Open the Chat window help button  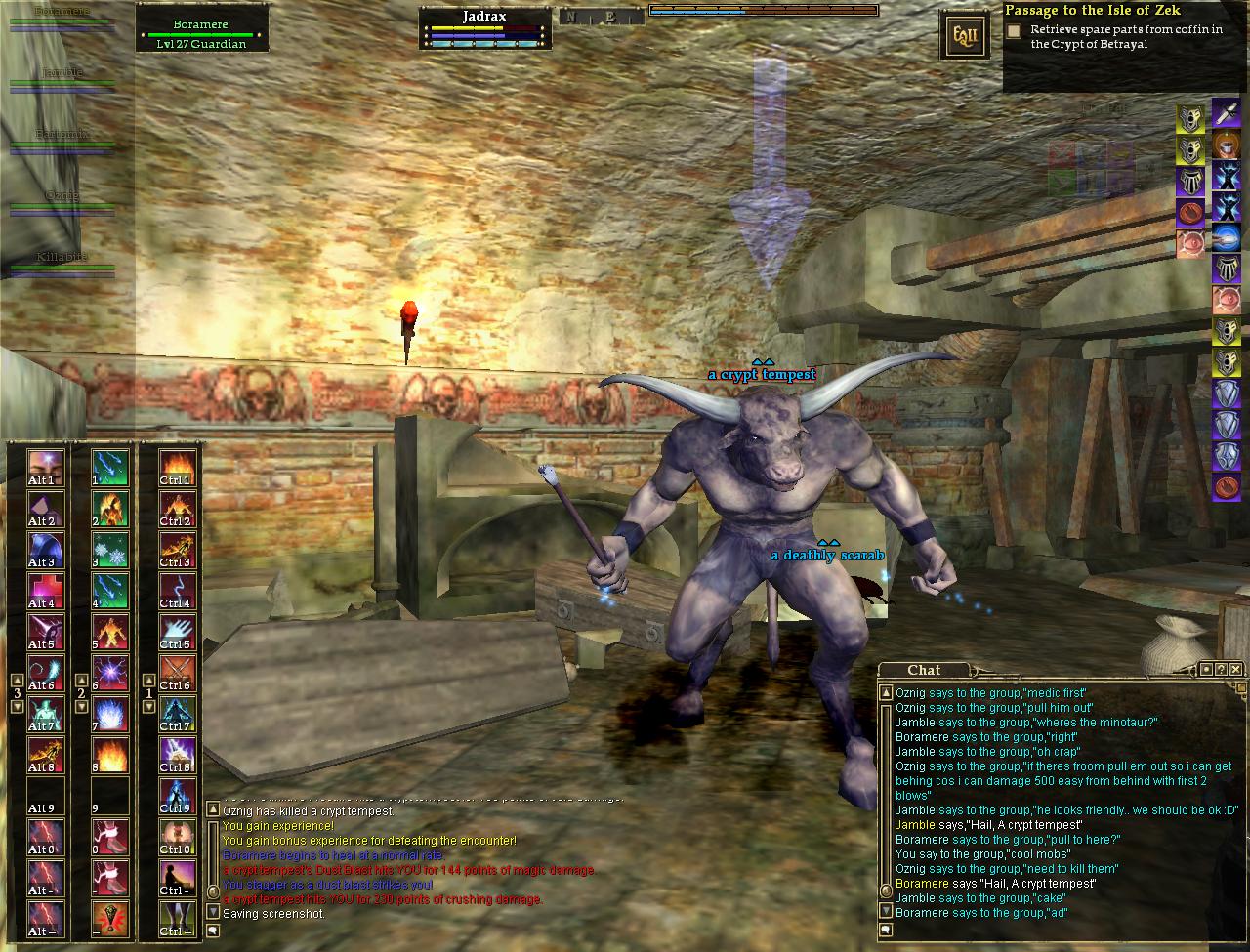point(1222,669)
